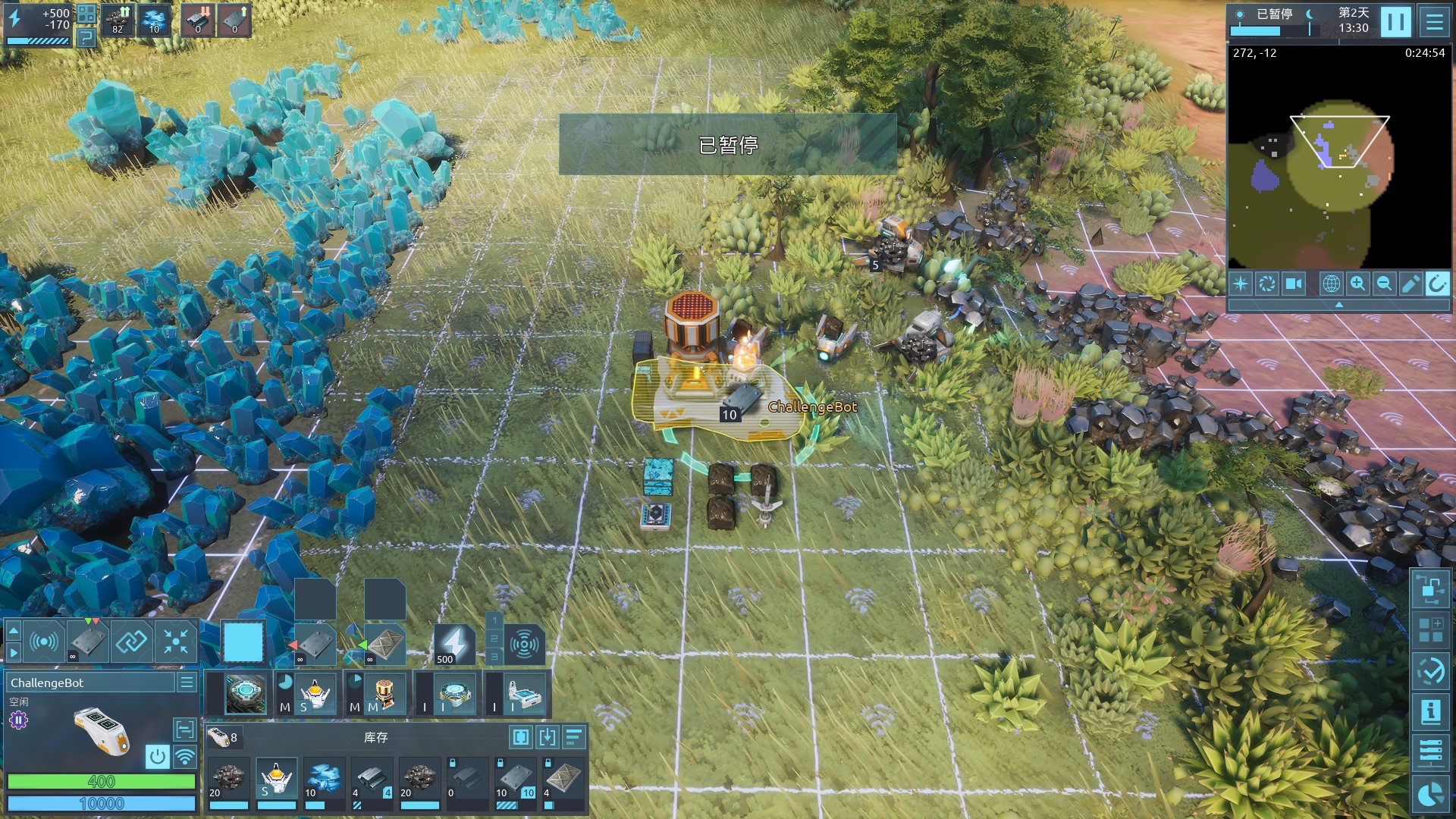Click the unit's wifi signal button
This screenshot has width=1456, height=819.
point(184,756)
